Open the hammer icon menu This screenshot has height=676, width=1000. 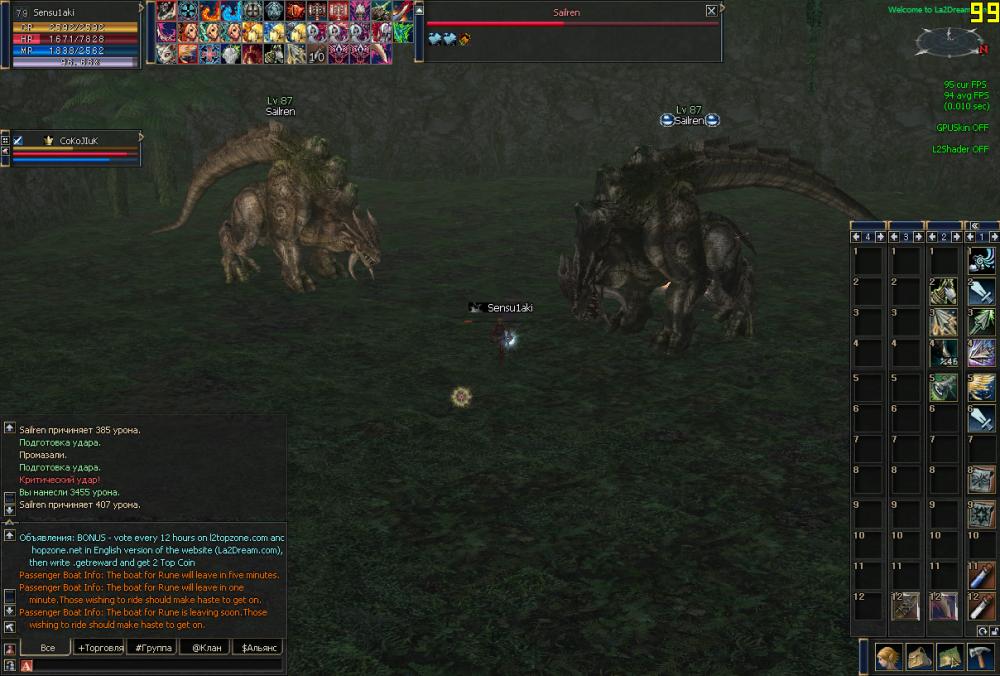(x=980, y=657)
